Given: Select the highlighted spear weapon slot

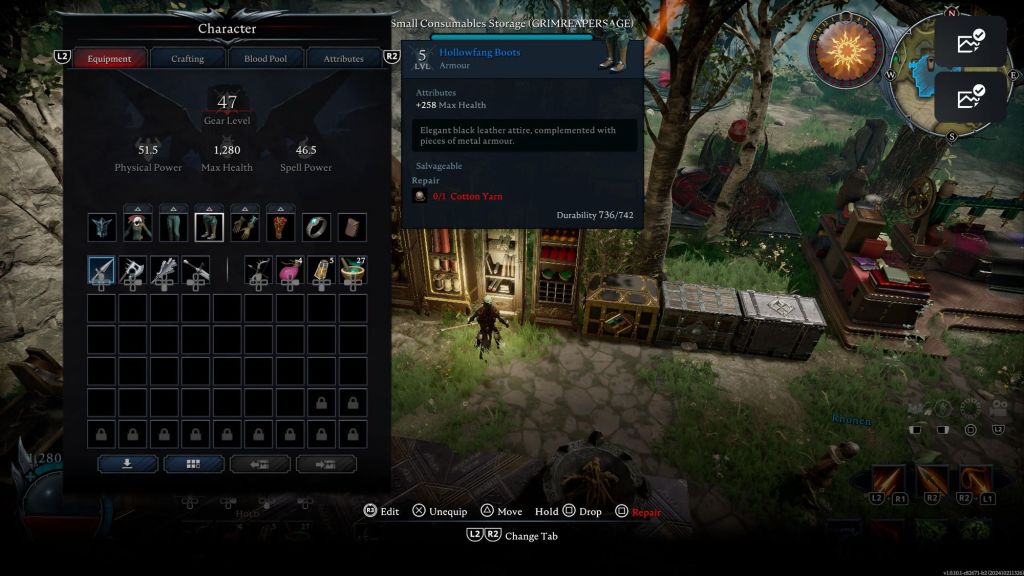Looking at the screenshot, I should click(x=102, y=270).
